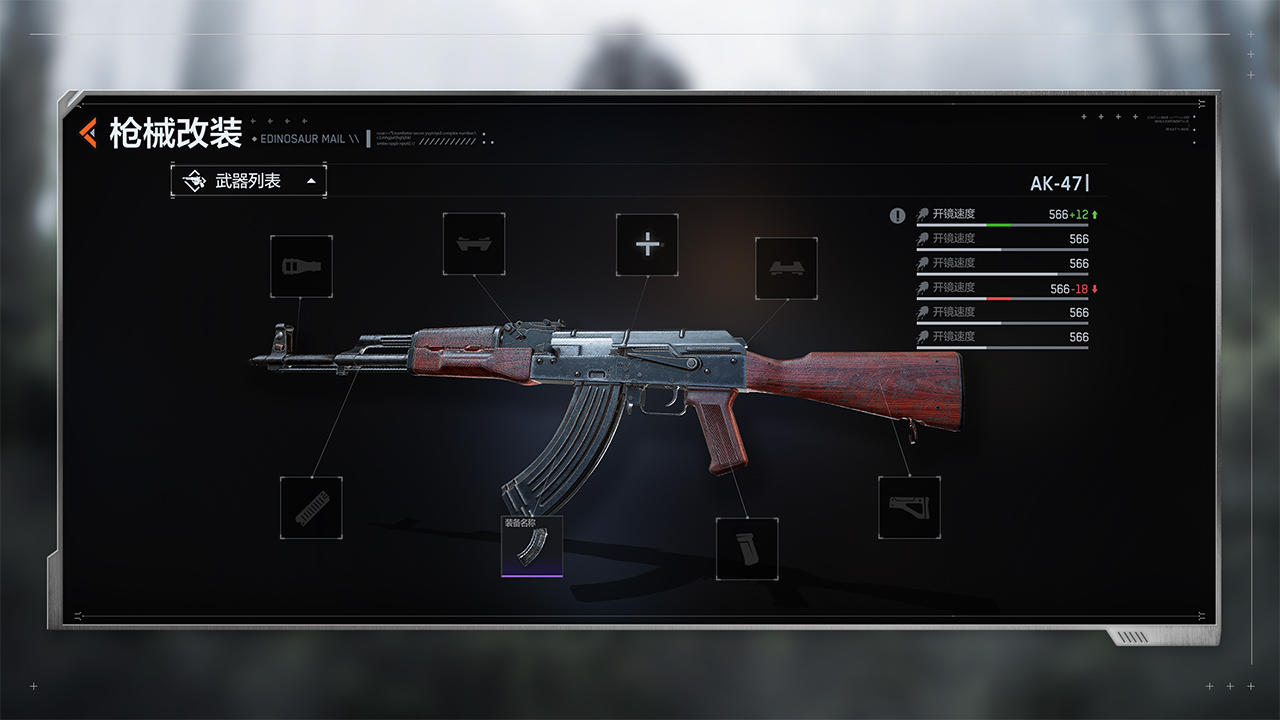Click the orange back arrow icon
The height and width of the screenshot is (720, 1280).
pyautogui.click(x=86, y=130)
